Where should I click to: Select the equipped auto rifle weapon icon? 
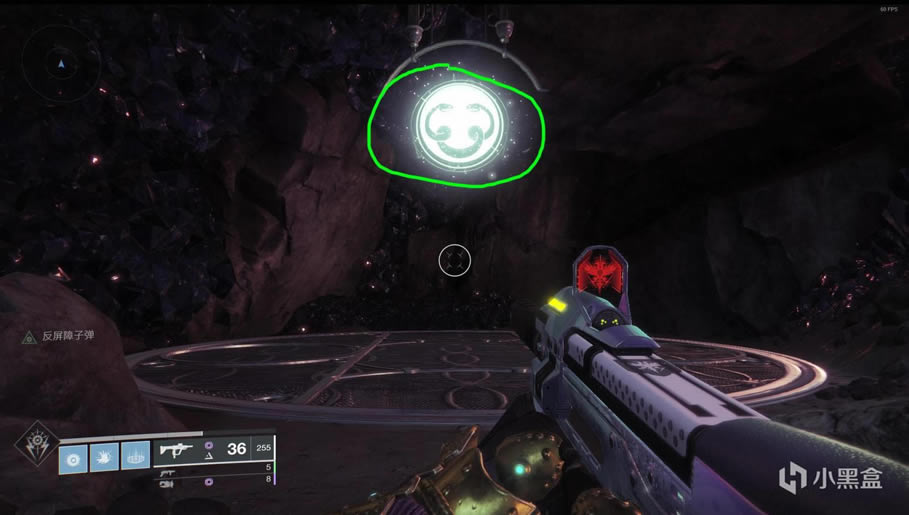[177, 450]
